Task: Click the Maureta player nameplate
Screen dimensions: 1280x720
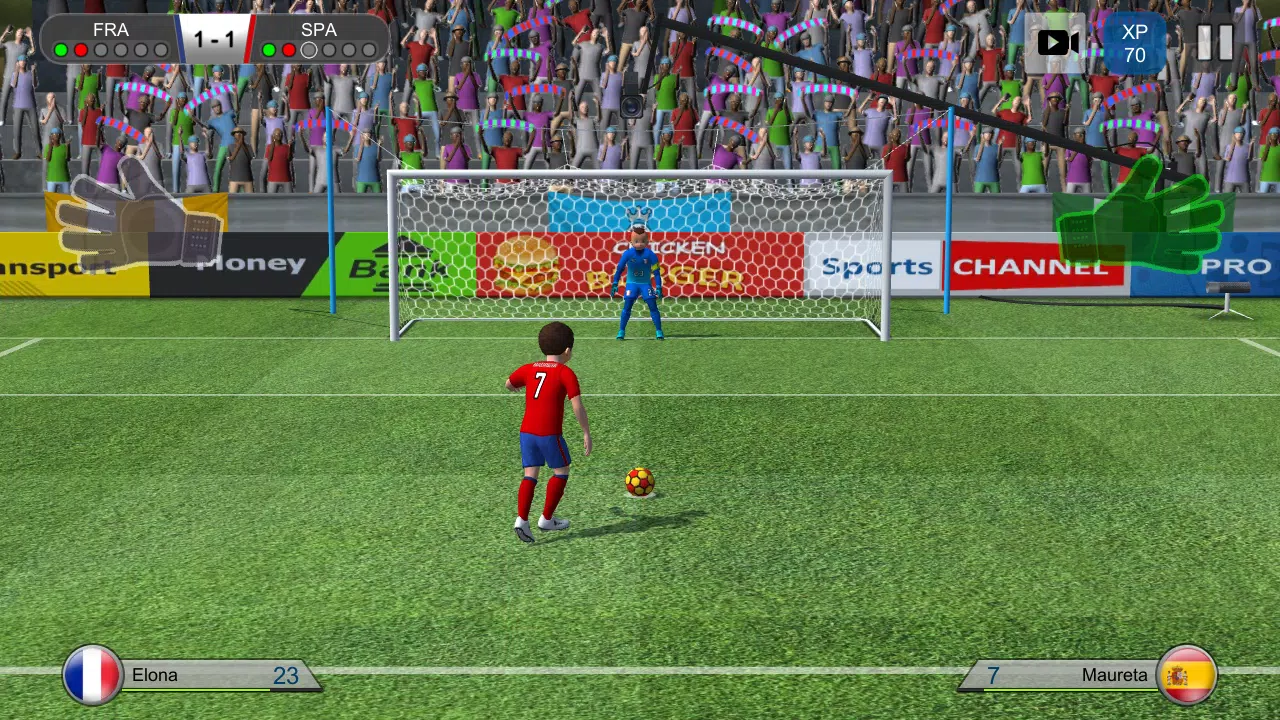Action: tap(1114, 674)
